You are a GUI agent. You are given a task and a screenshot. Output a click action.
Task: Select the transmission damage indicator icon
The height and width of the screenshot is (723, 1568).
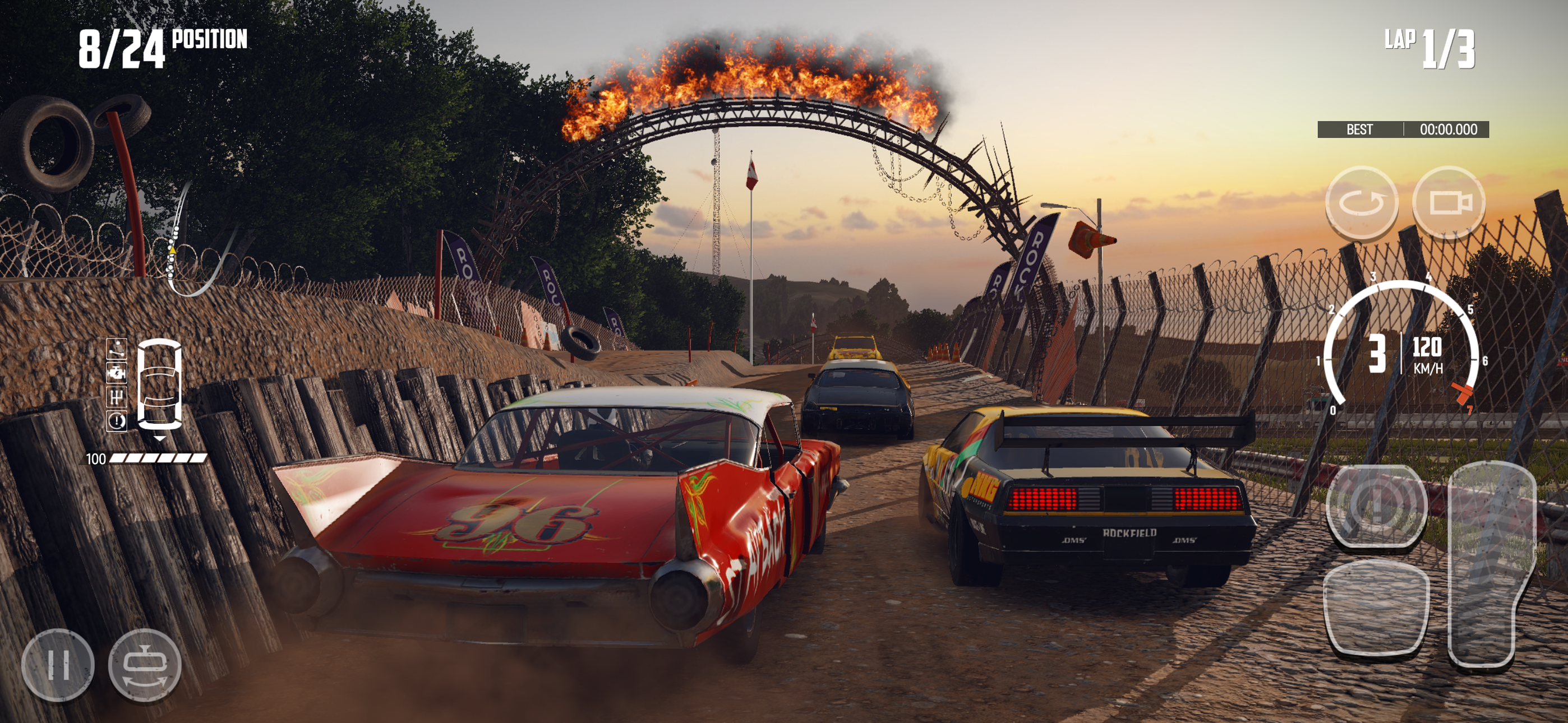point(117,397)
